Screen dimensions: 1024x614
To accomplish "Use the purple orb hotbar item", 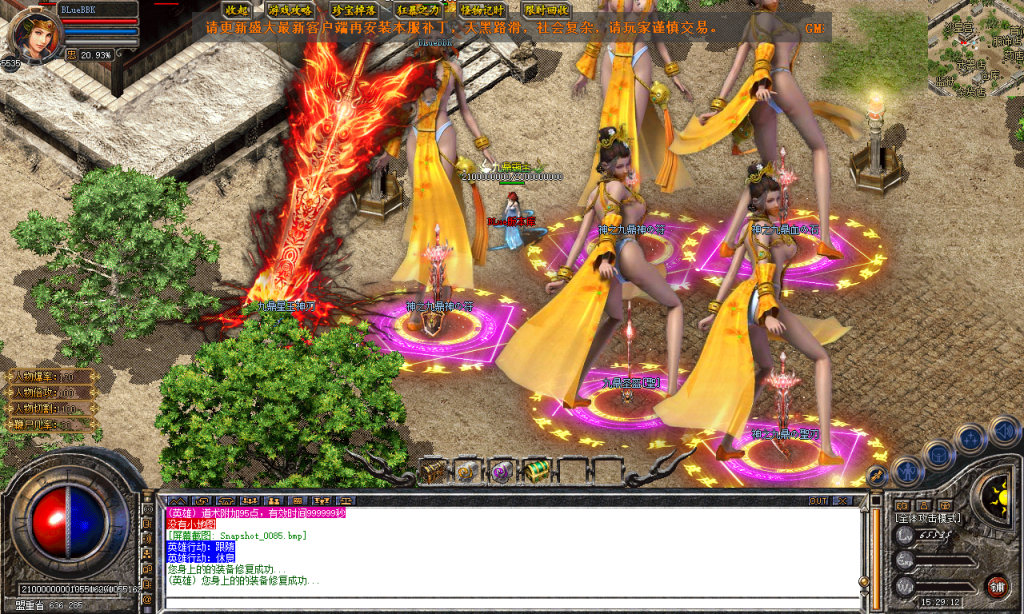I will pyautogui.click(x=501, y=470).
